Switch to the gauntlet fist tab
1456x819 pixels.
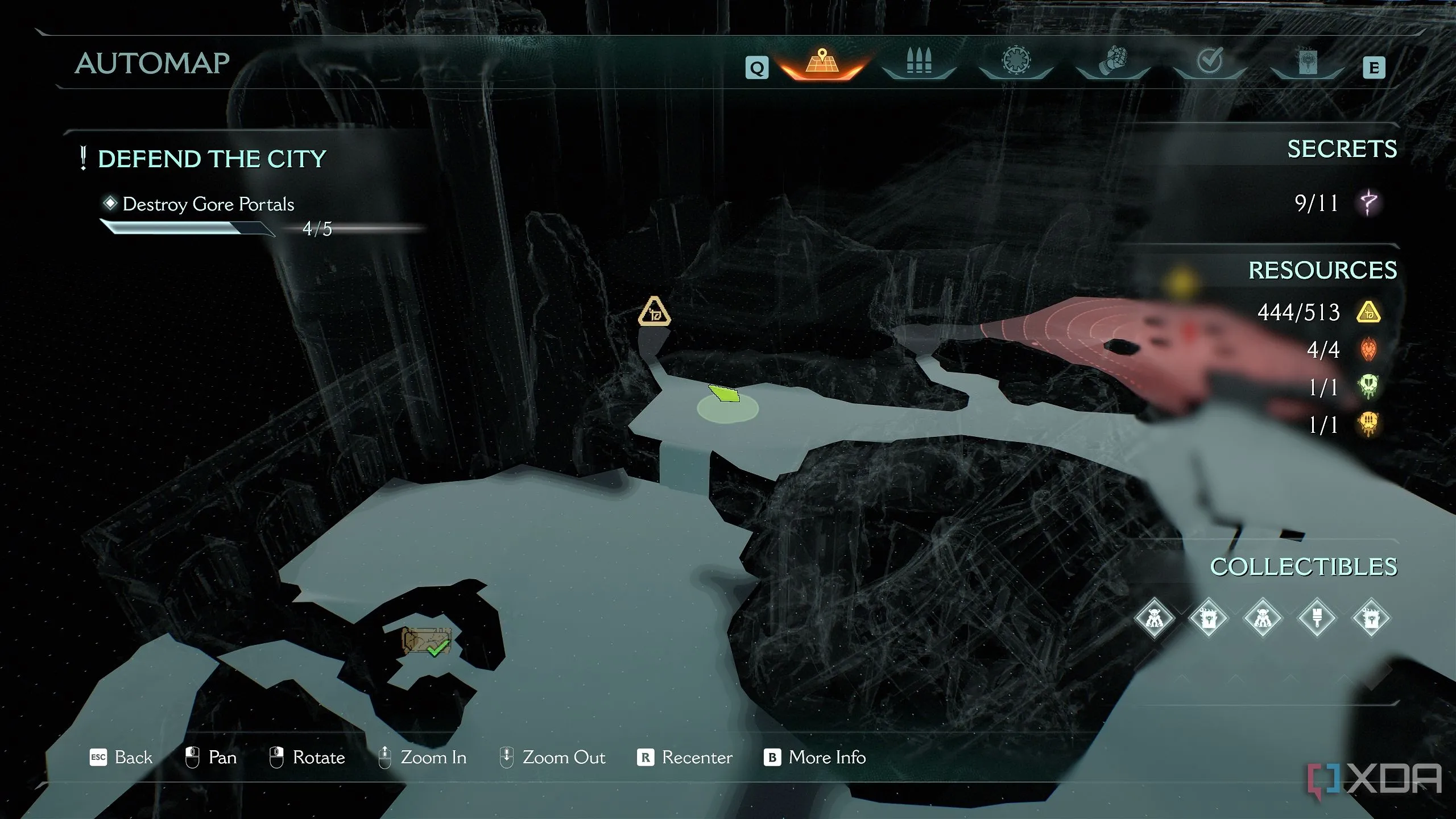pyautogui.click(x=1113, y=61)
